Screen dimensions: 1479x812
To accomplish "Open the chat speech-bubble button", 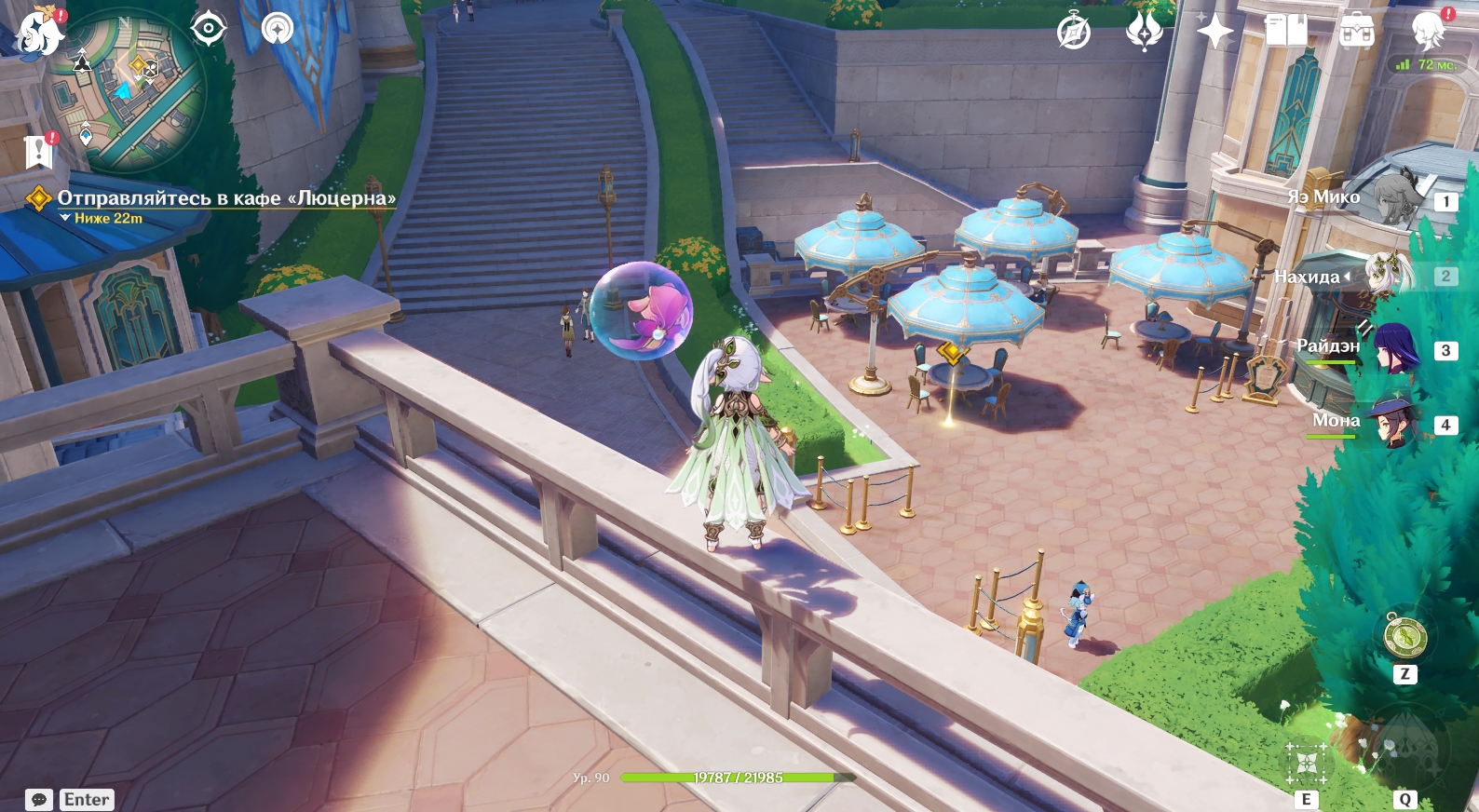I will coord(39,799).
